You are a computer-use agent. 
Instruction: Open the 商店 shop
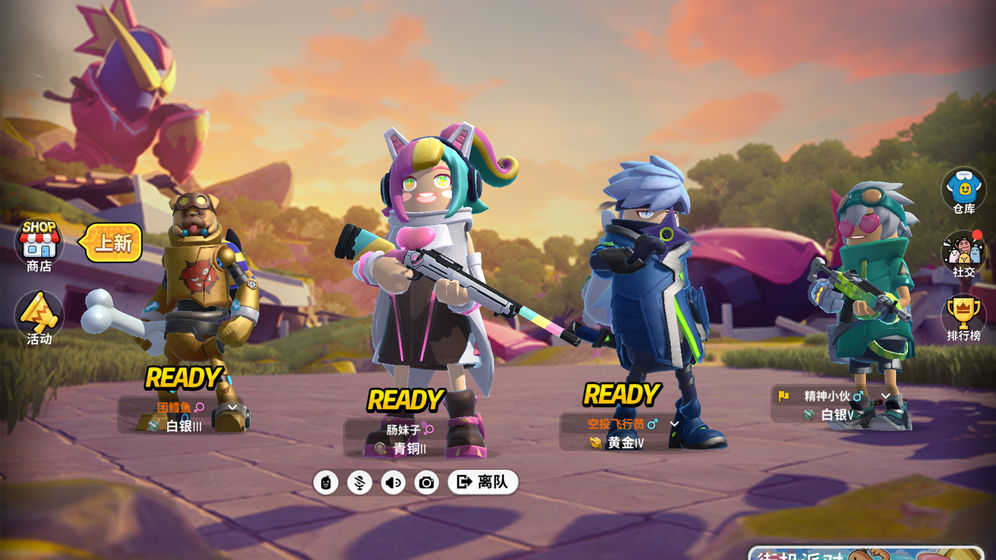[39, 245]
